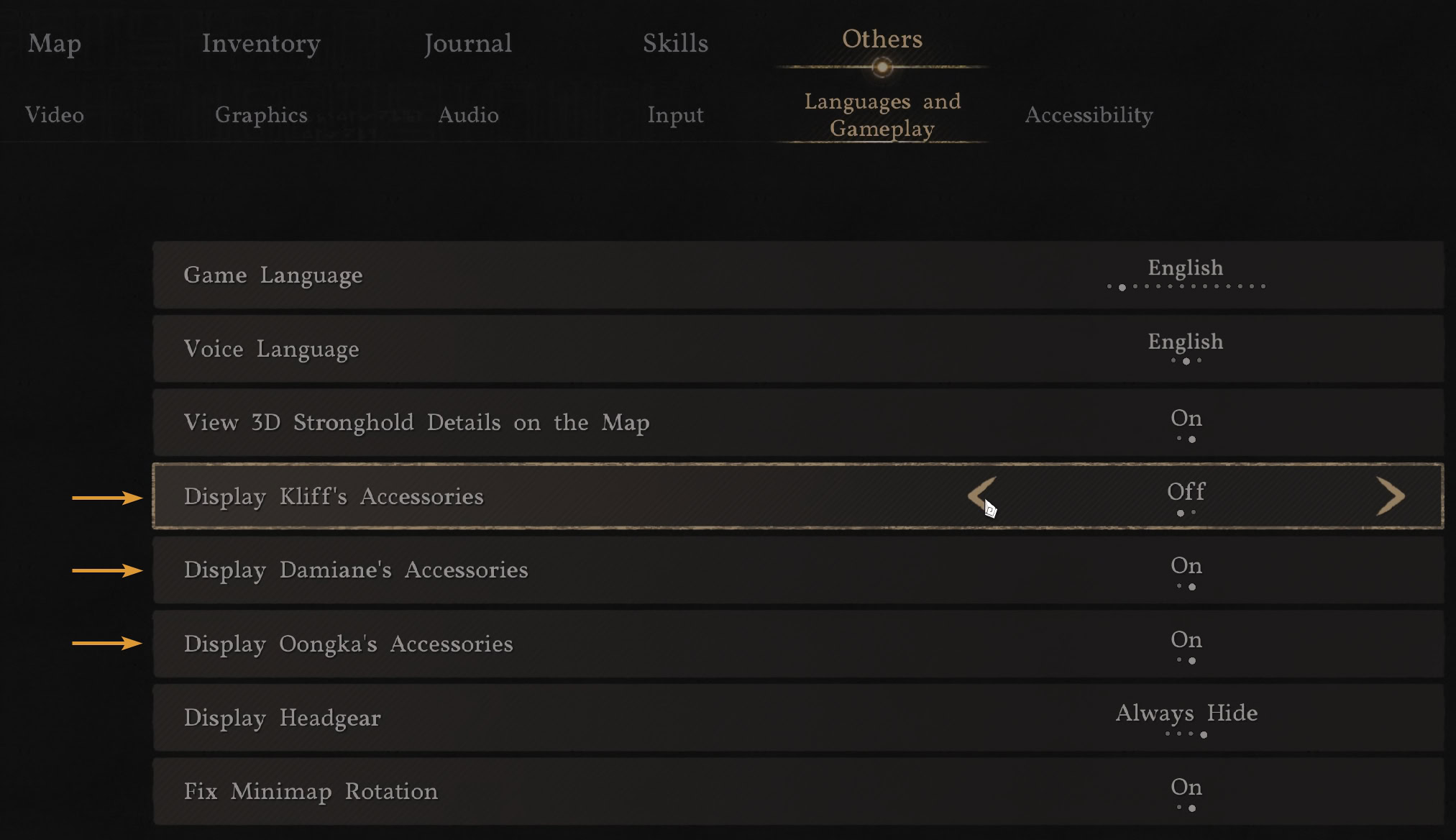Open the Input settings section
The height and width of the screenshot is (840, 1456).
[675, 115]
